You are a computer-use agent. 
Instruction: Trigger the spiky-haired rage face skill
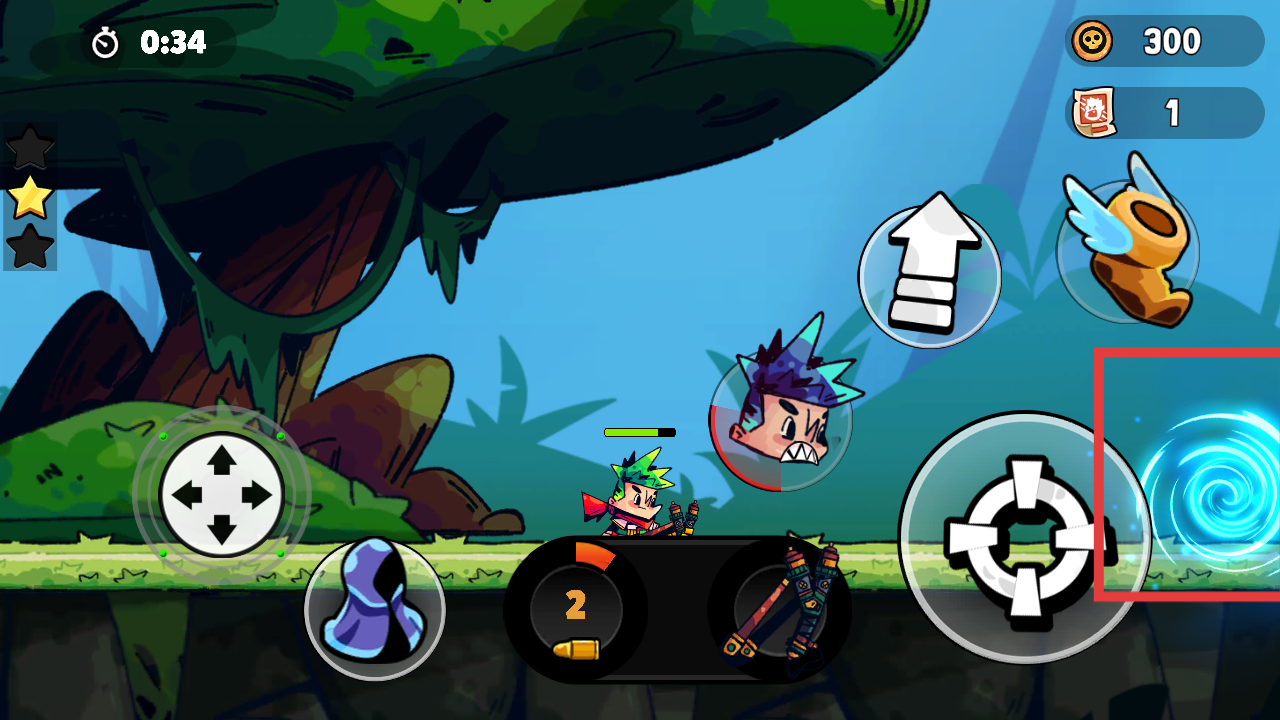click(781, 420)
